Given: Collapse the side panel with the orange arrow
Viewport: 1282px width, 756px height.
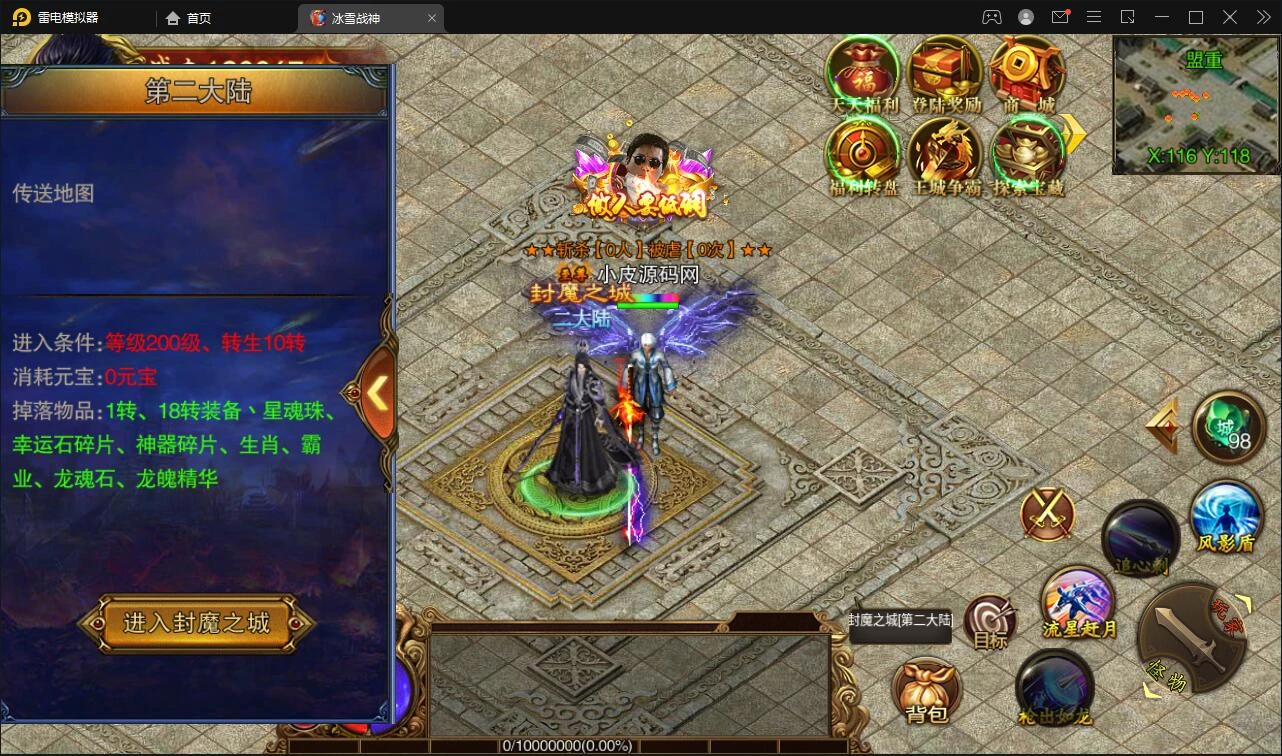Looking at the screenshot, I should tap(376, 393).
